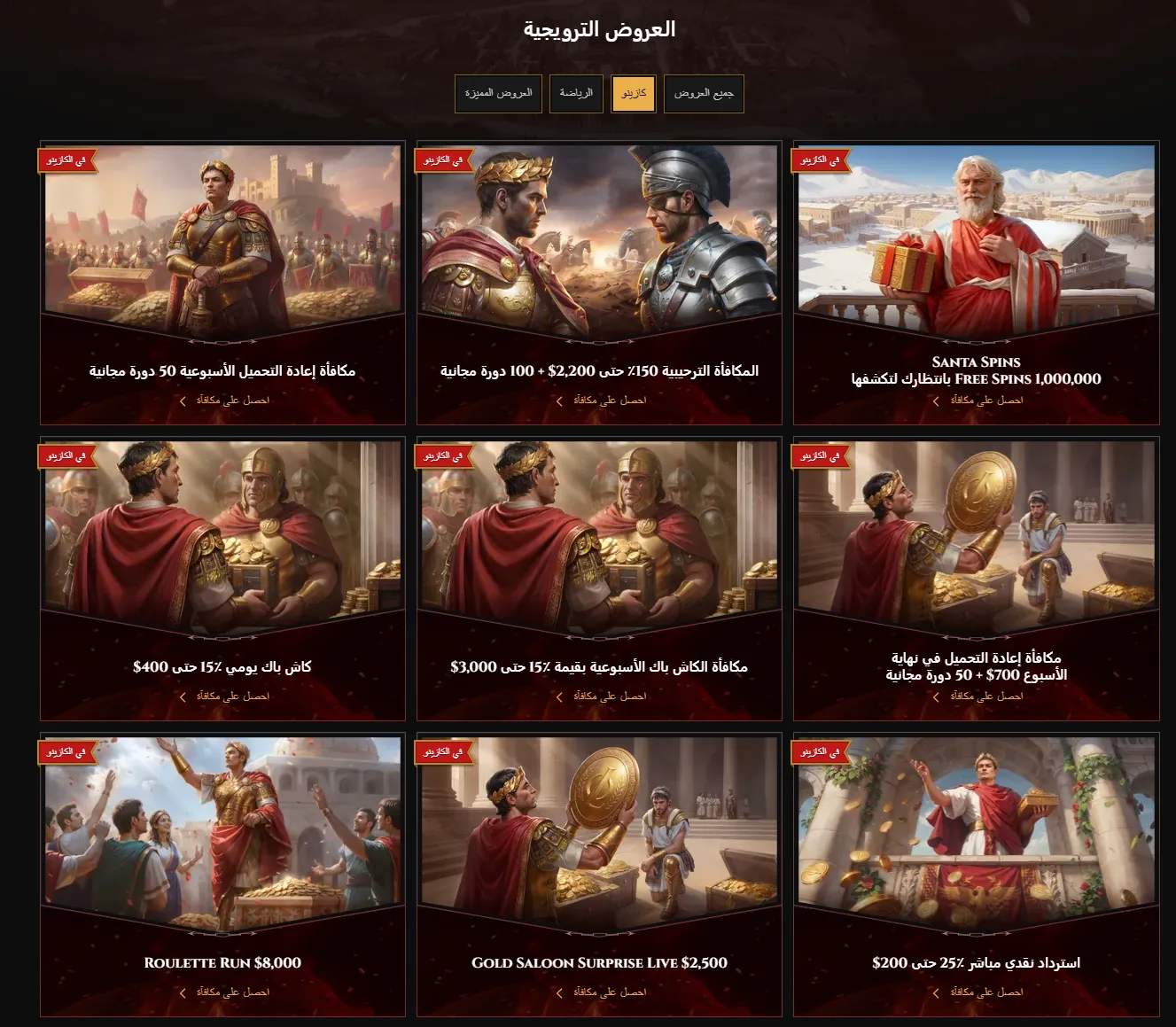
Task: Click the في الكازينو badge on the Gold Saloon card
Action: point(443,752)
